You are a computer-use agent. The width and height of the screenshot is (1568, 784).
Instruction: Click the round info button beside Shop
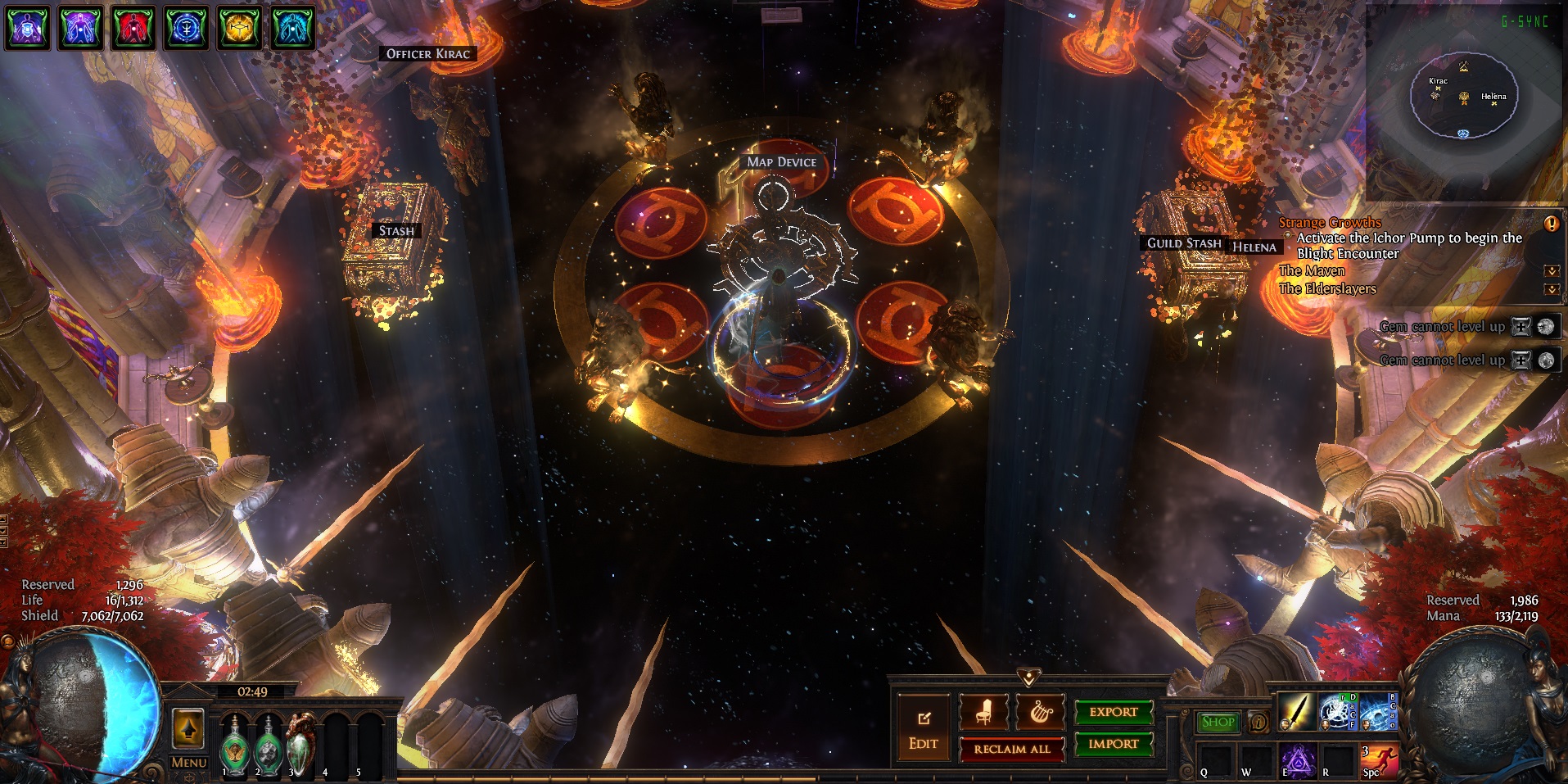(1258, 723)
